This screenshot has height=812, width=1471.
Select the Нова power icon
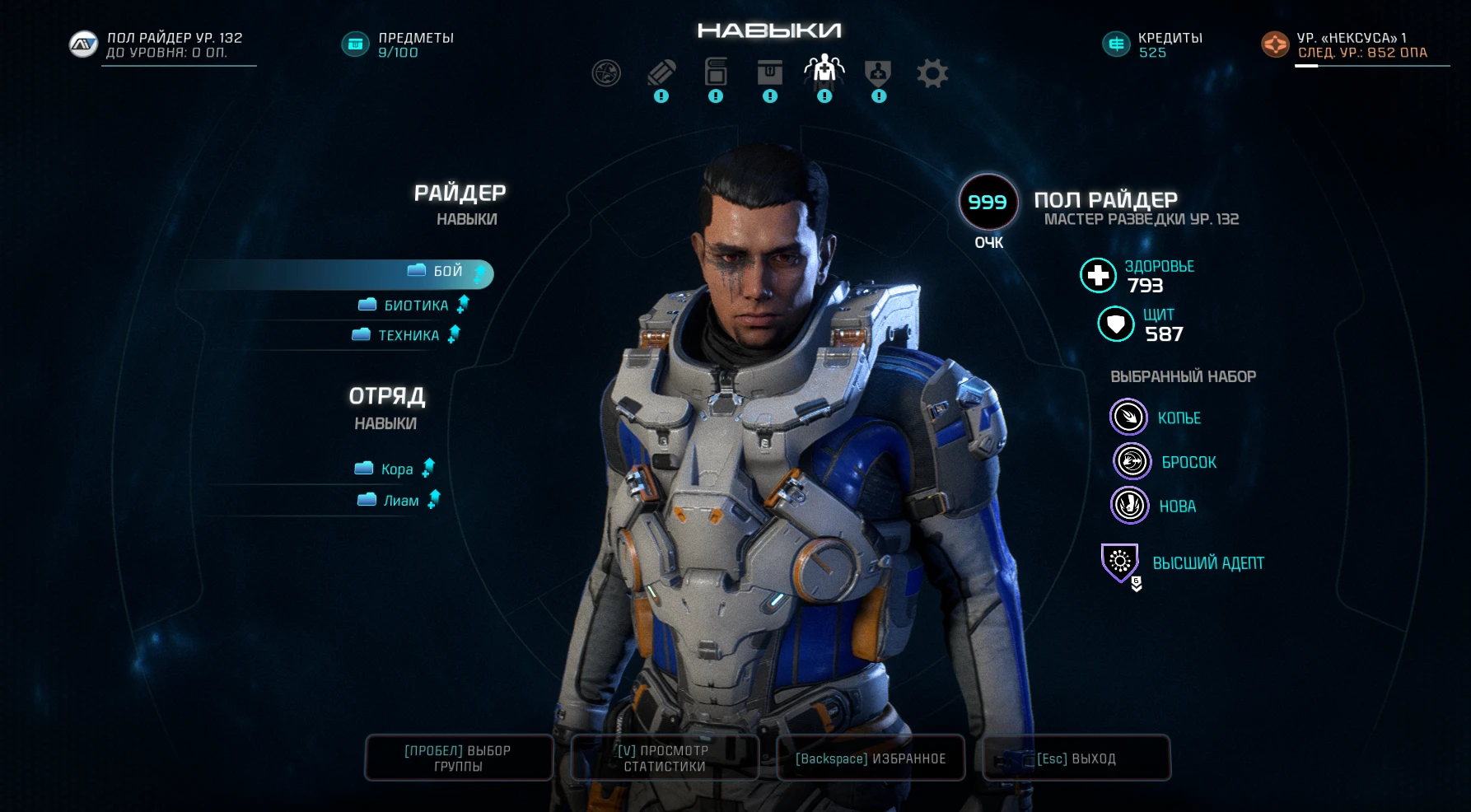click(1129, 506)
